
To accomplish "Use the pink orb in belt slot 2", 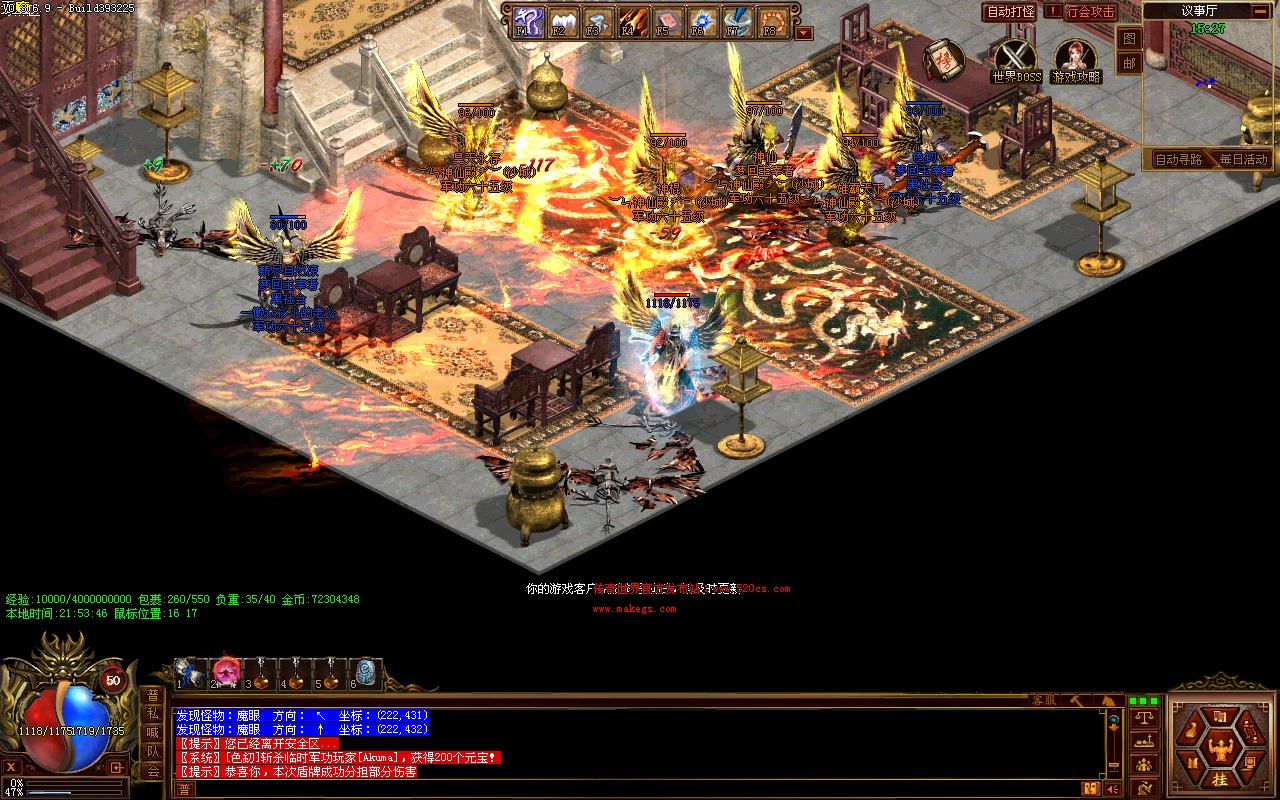I will click(227, 672).
